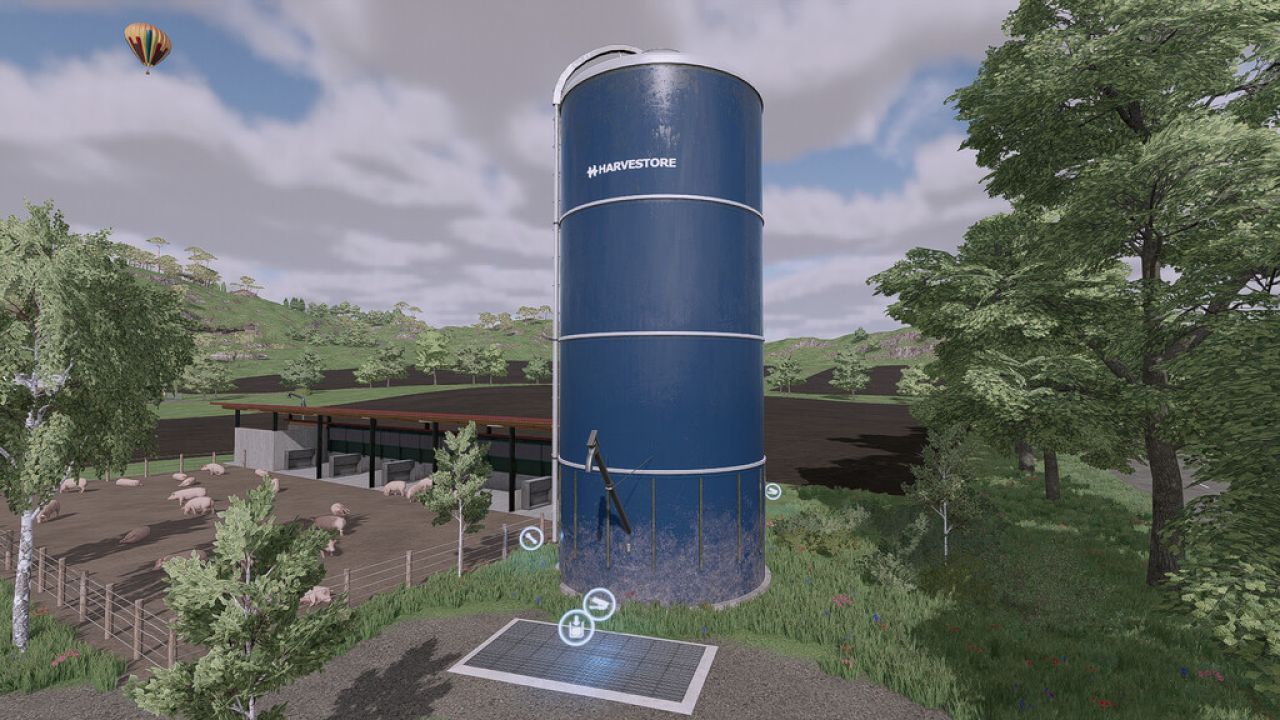Click the discharge hotspot on the silo's right side
The height and width of the screenshot is (720, 1280).
pyautogui.click(x=773, y=490)
